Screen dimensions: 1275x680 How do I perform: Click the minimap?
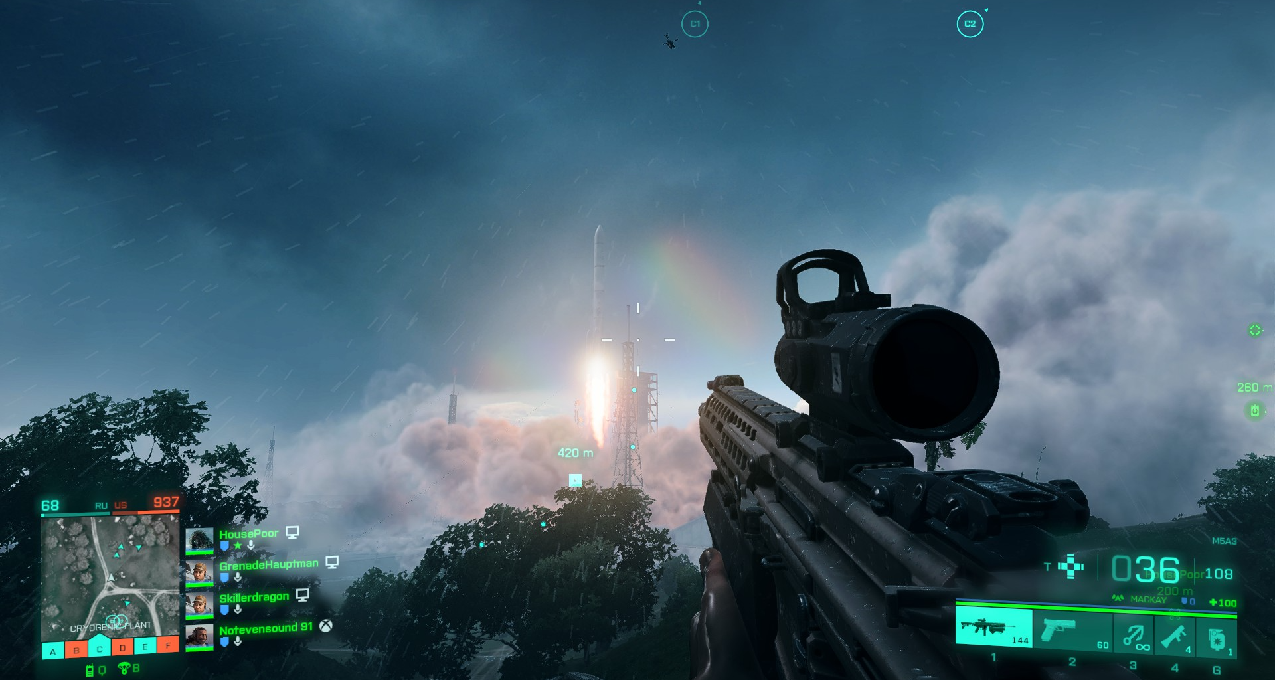(x=110, y=575)
